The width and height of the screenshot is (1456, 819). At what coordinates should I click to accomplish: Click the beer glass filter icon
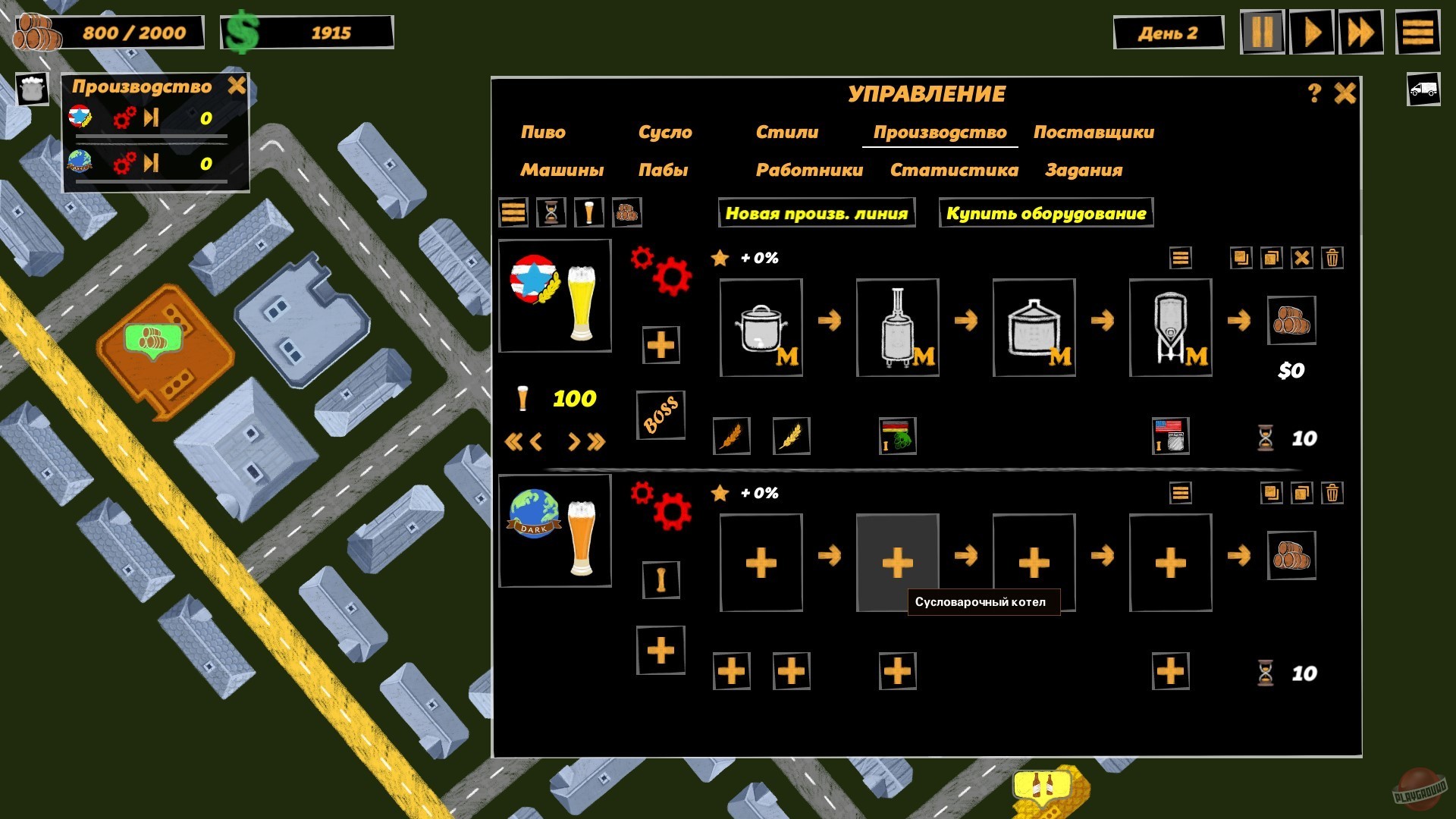[x=589, y=213]
